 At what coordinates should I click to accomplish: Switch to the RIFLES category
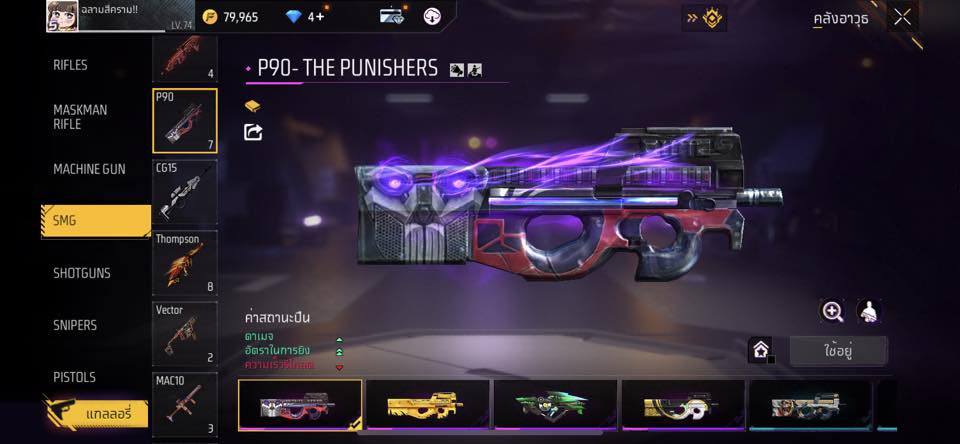[x=70, y=65]
